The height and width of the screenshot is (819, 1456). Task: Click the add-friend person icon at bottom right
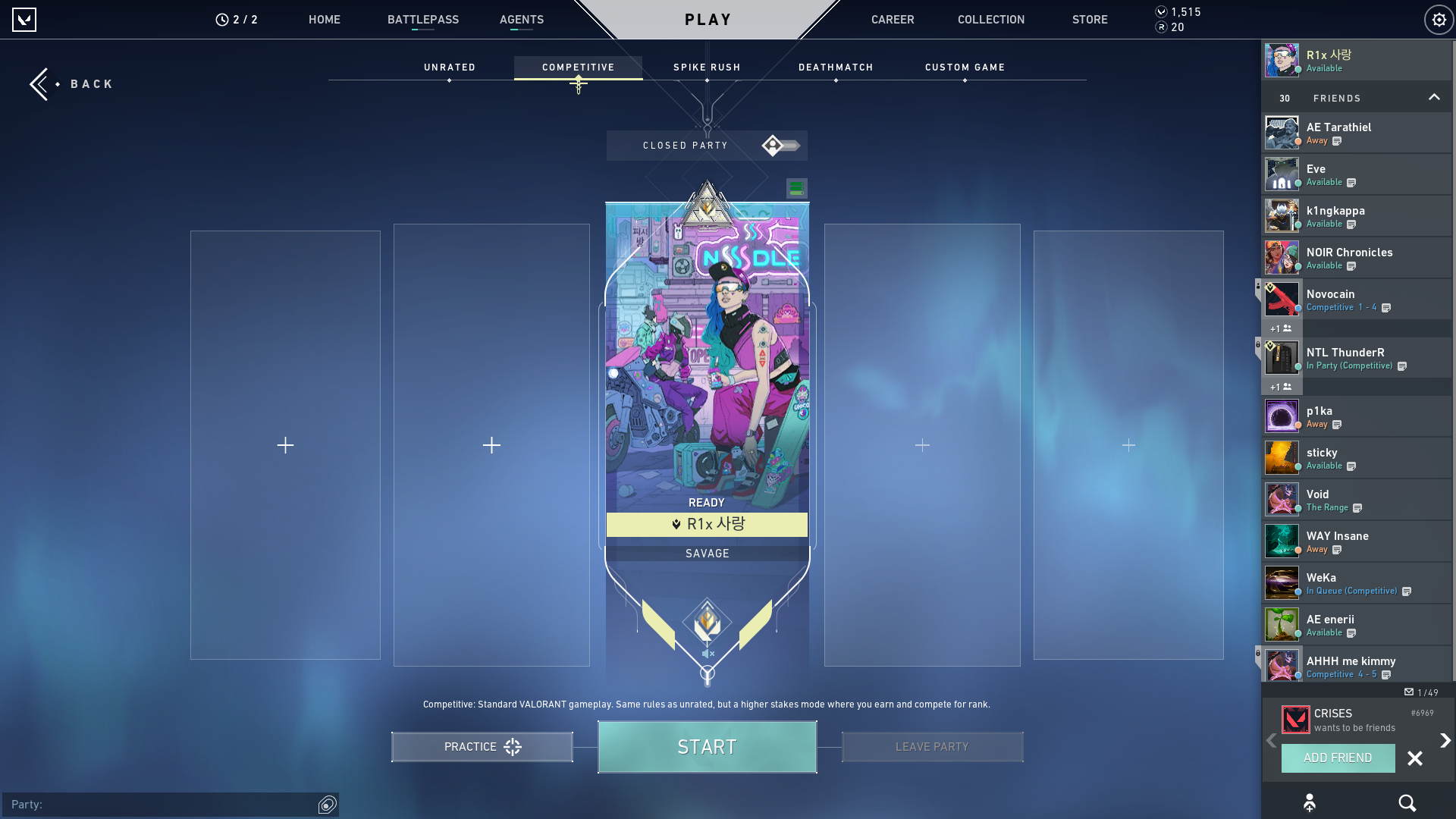[1310, 802]
